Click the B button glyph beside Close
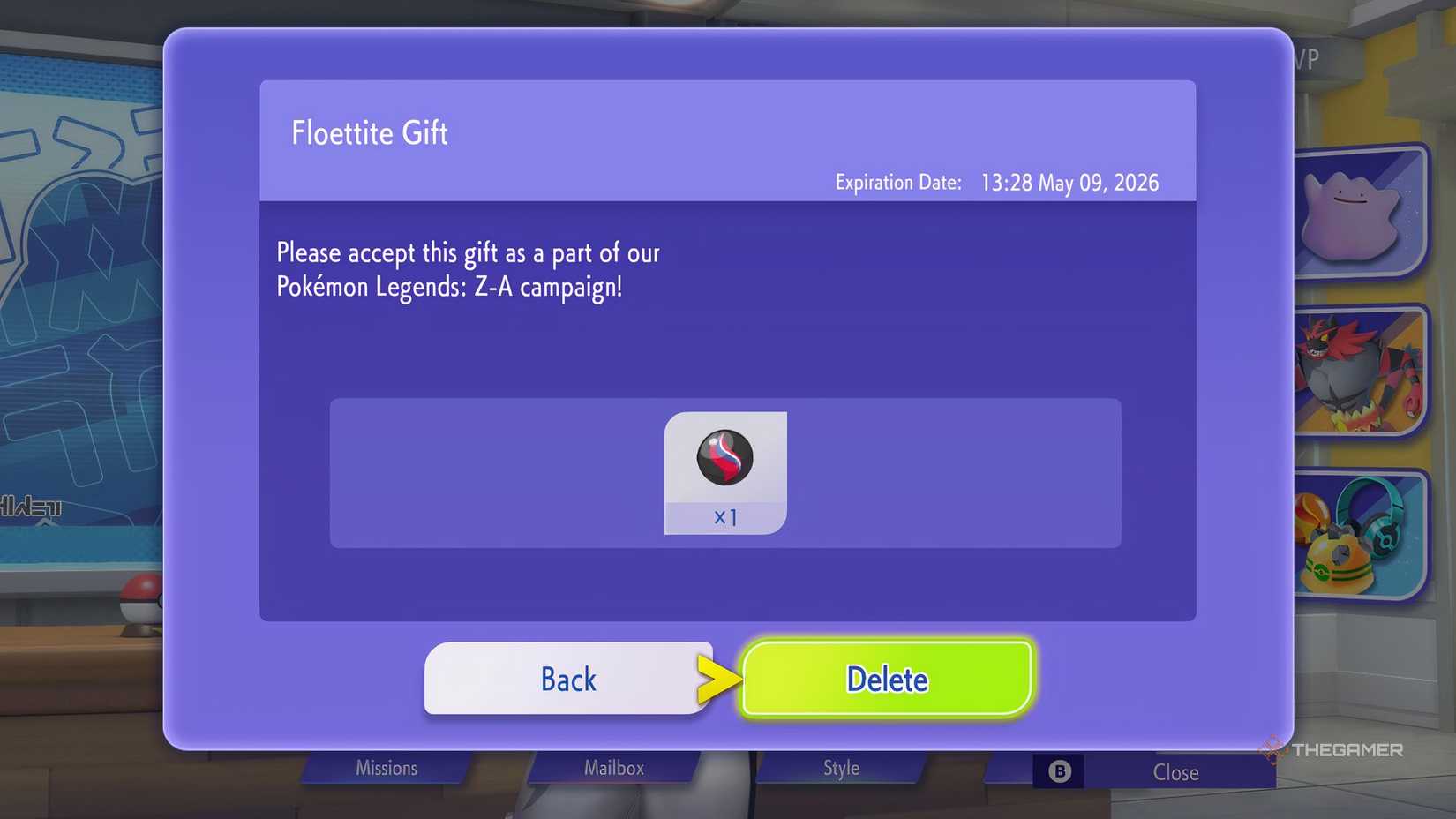The height and width of the screenshot is (819, 1456). click(x=1060, y=770)
